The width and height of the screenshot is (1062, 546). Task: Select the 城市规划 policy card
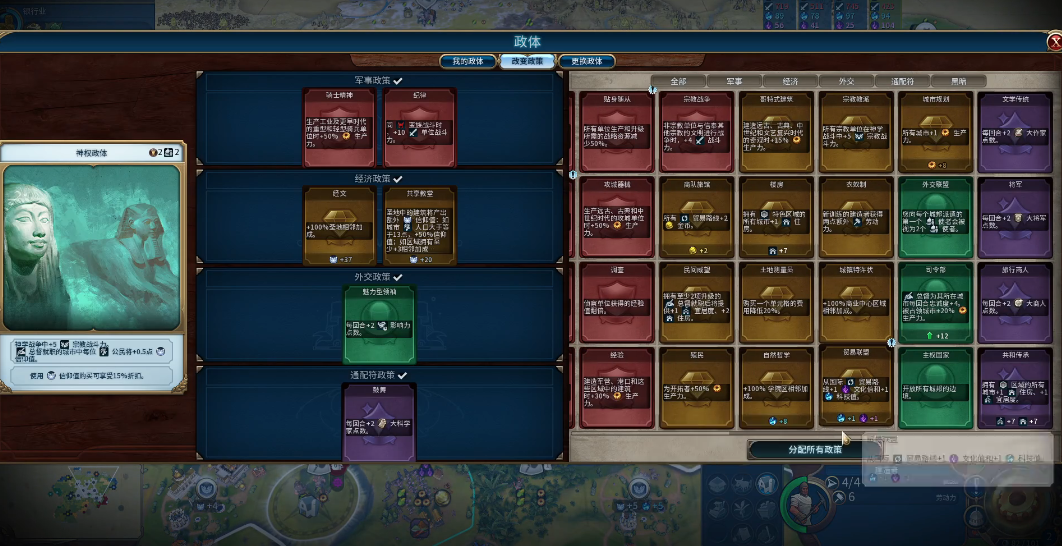935,132
